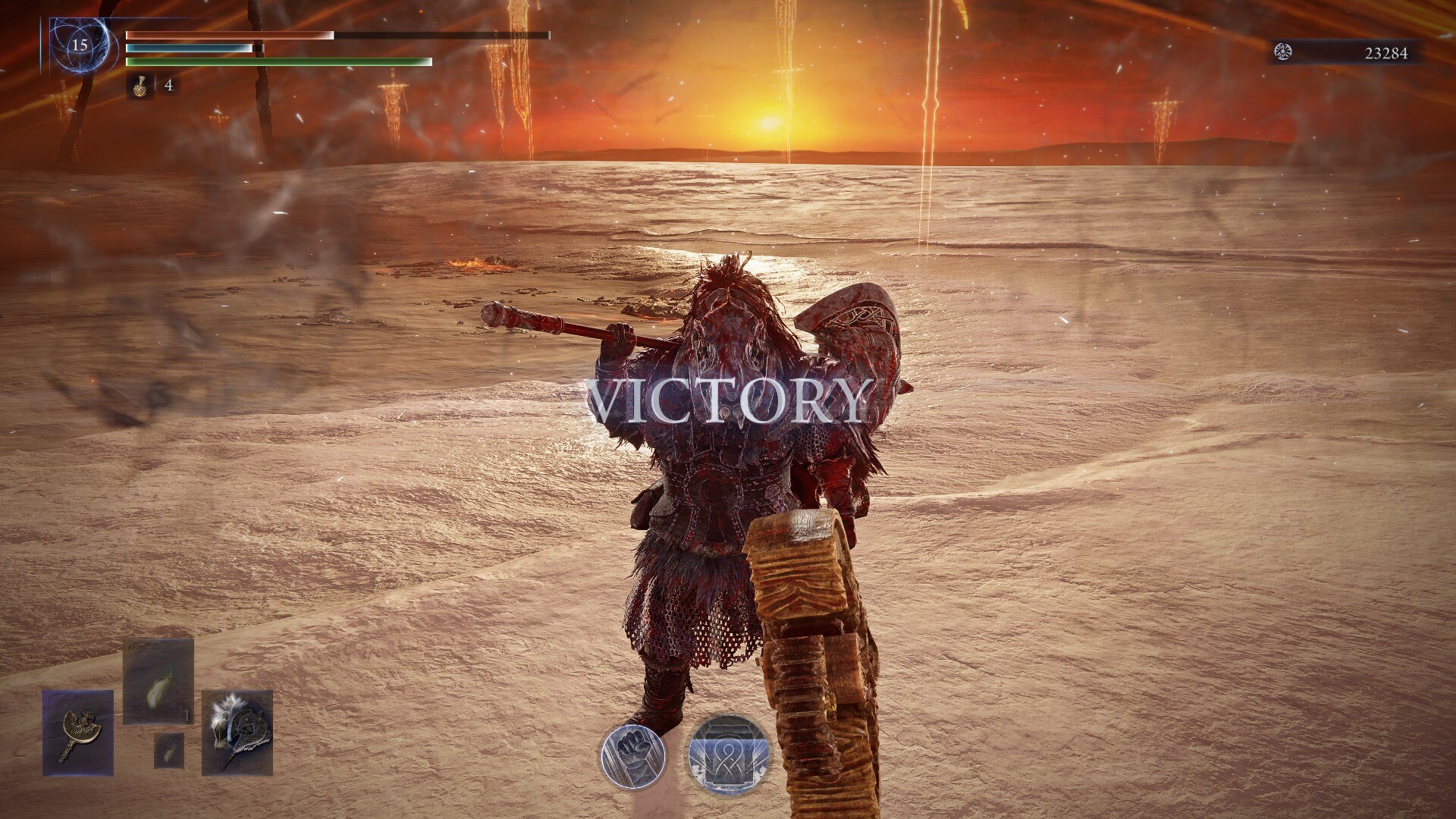Image resolution: width=1456 pixels, height=819 pixels.
Task: Select the right-hand weapon slot with glowing figure
Action: point(237,733)
